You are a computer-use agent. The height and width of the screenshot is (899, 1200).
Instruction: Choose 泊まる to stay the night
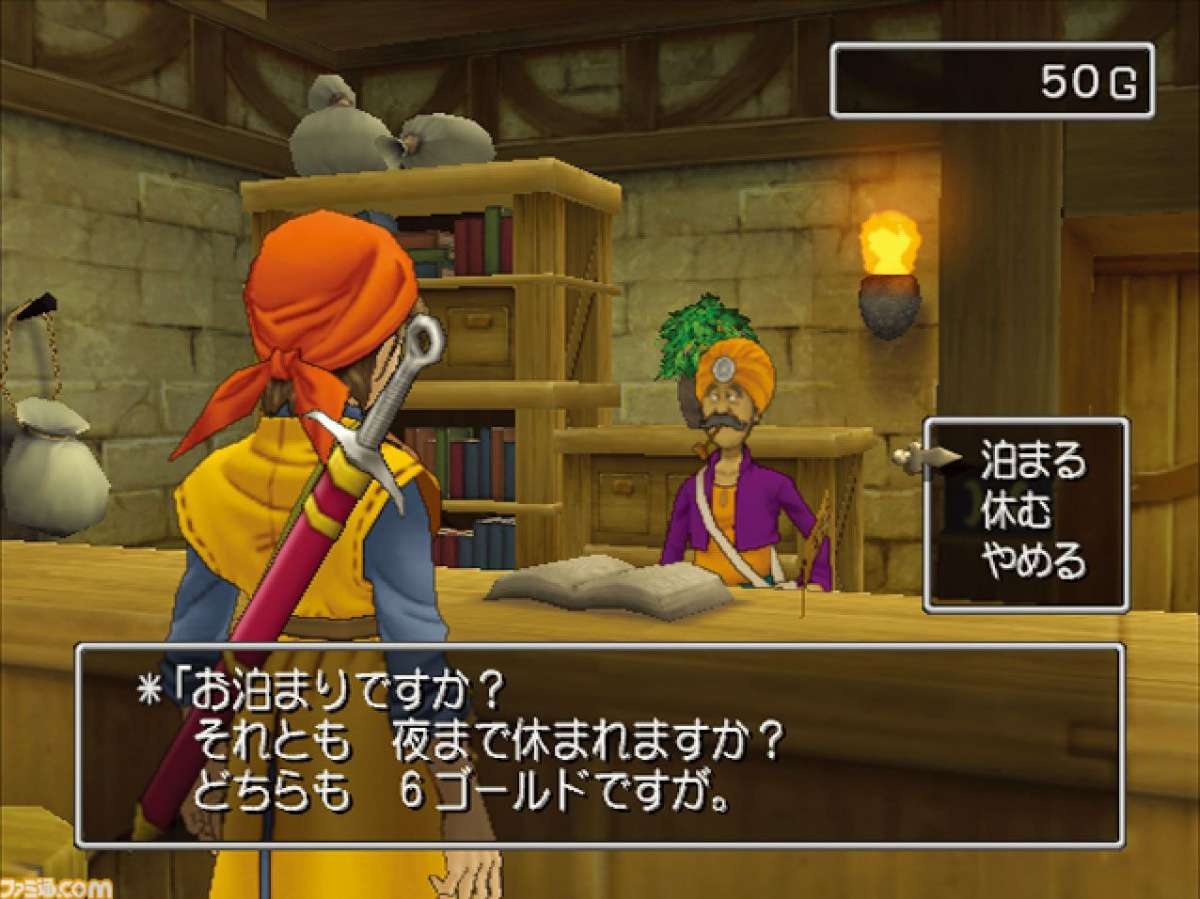coord(1032,463)
